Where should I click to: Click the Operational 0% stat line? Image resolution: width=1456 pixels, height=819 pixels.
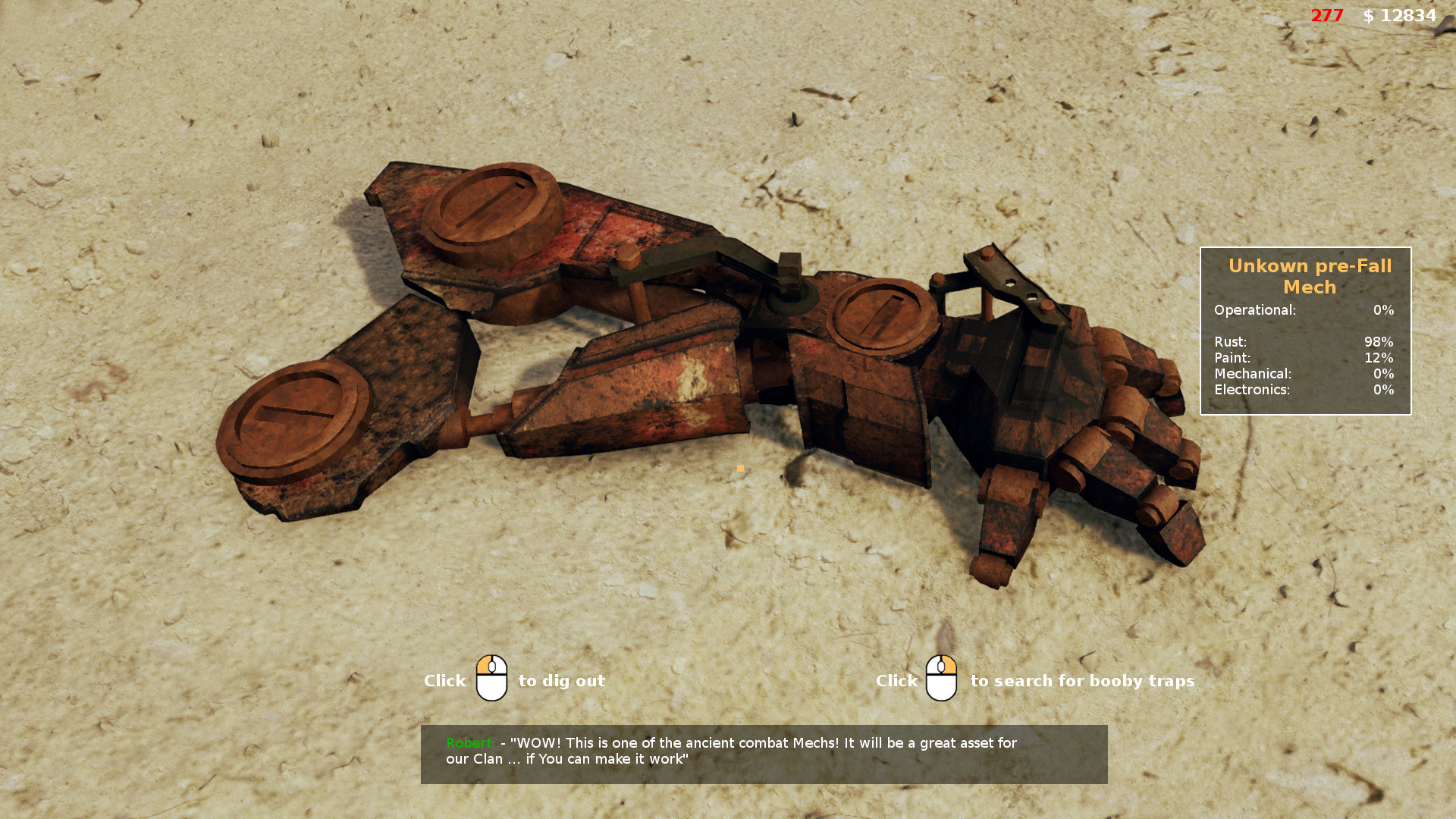(1304, 310)
